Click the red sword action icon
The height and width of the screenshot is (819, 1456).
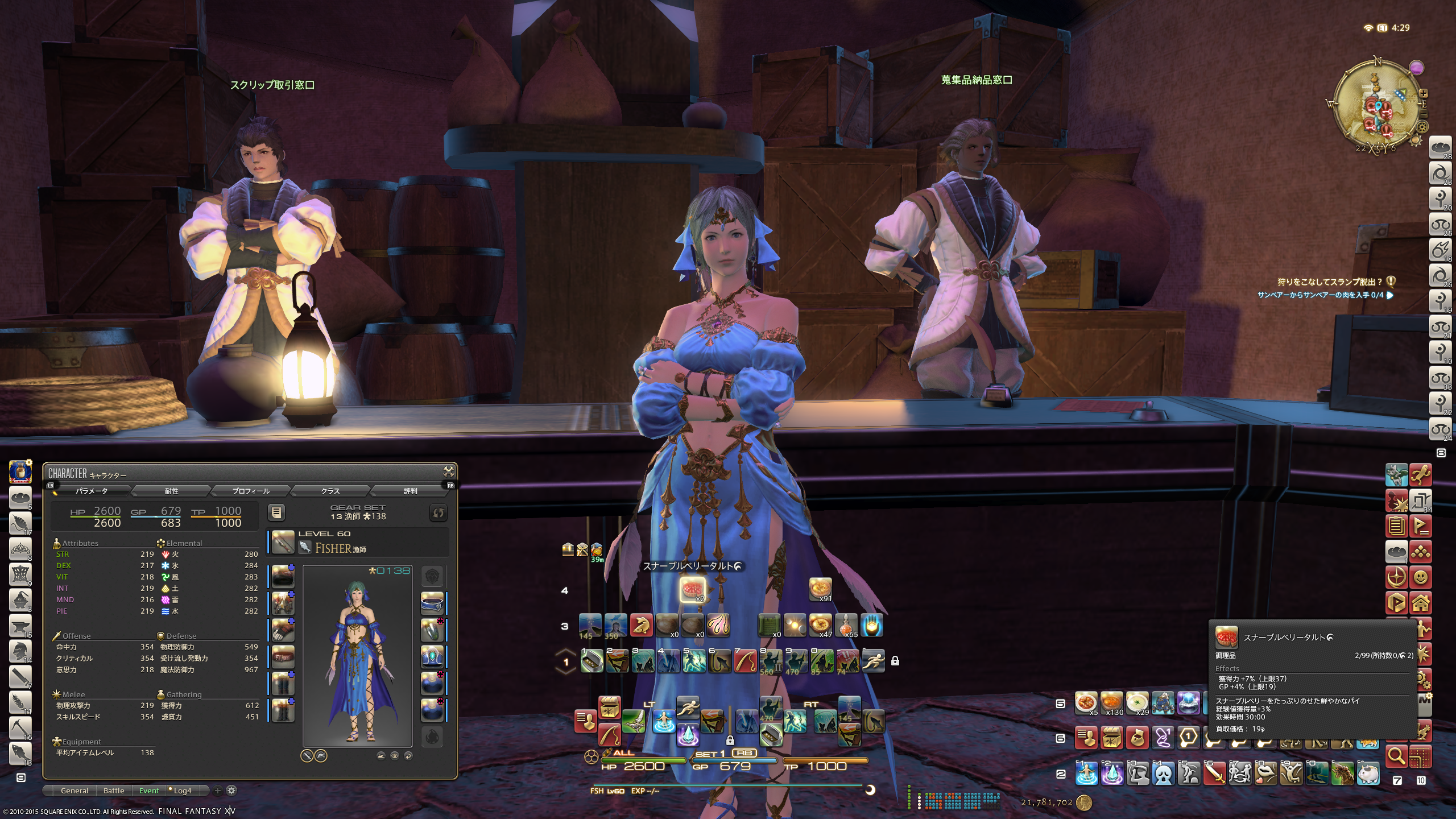pos(1214,773)
